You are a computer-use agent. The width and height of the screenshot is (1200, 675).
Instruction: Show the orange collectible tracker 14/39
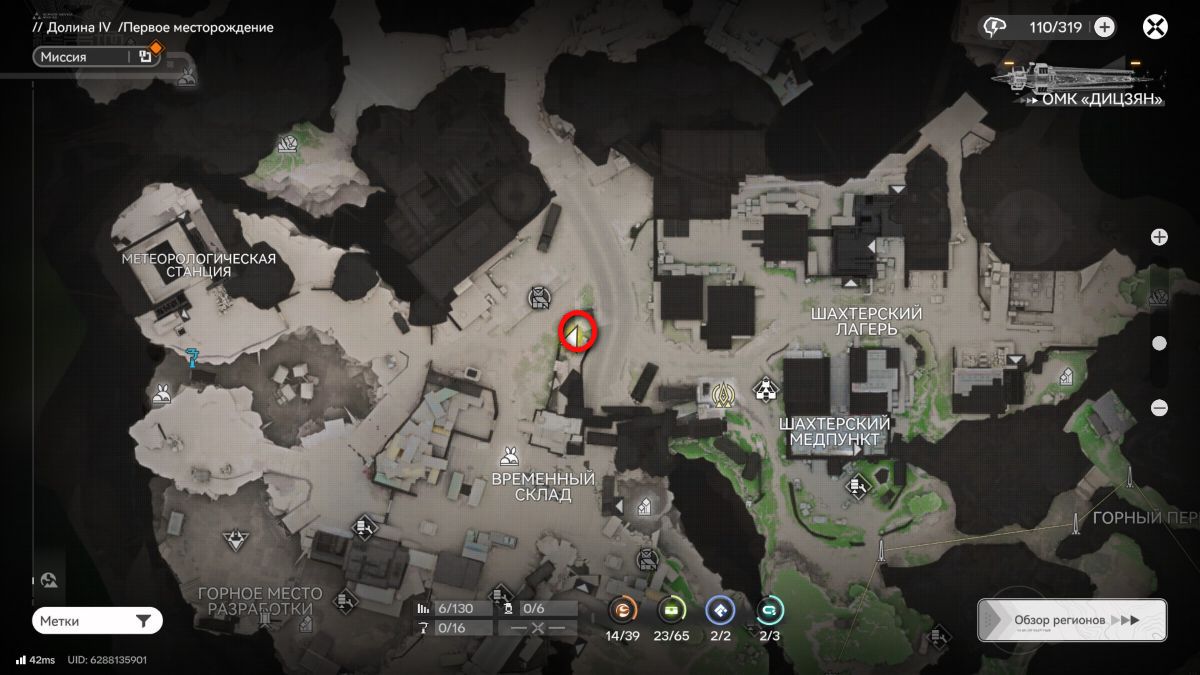(623, 610)
